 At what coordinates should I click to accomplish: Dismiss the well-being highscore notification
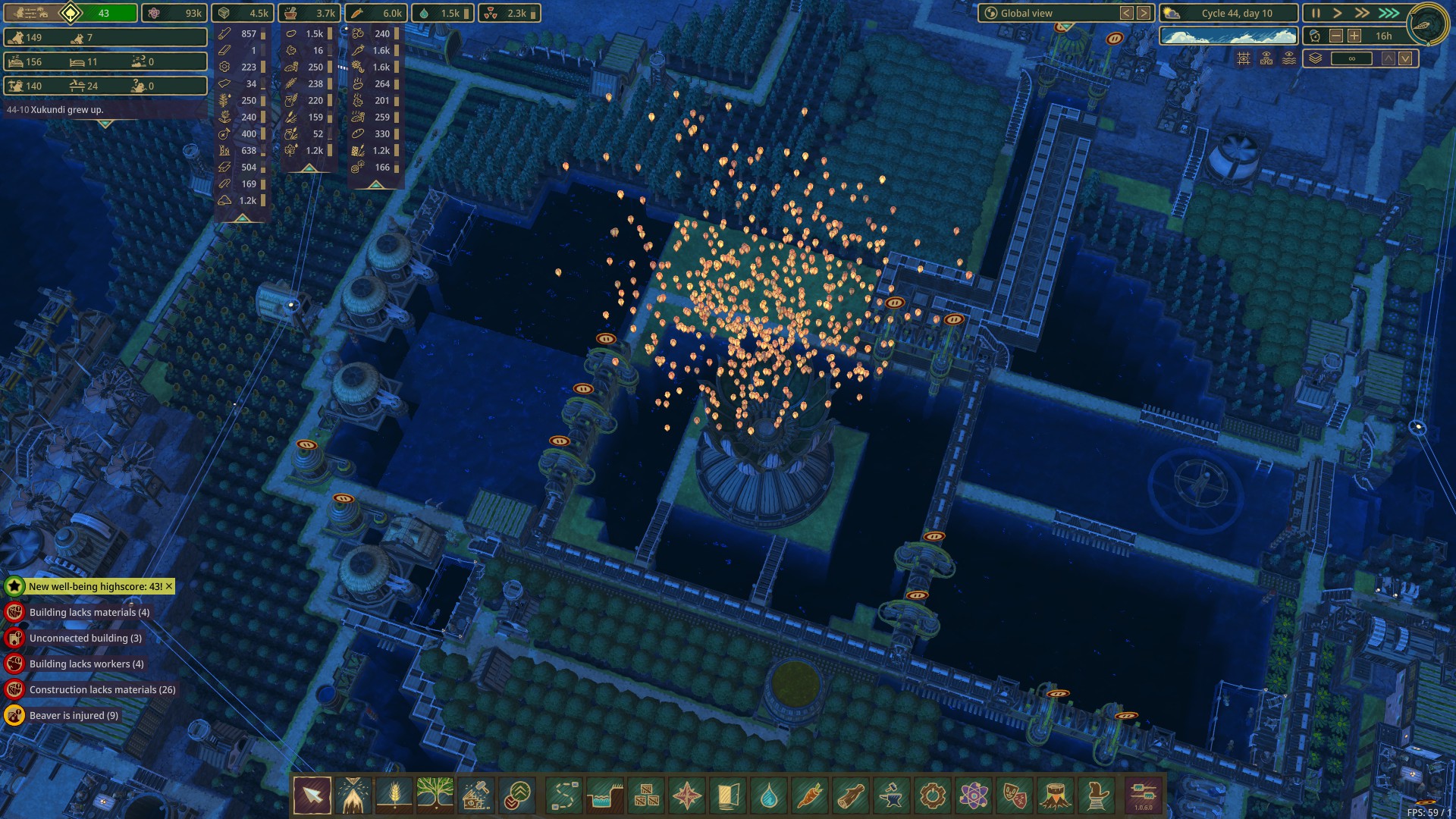click(x=169, y=586)
